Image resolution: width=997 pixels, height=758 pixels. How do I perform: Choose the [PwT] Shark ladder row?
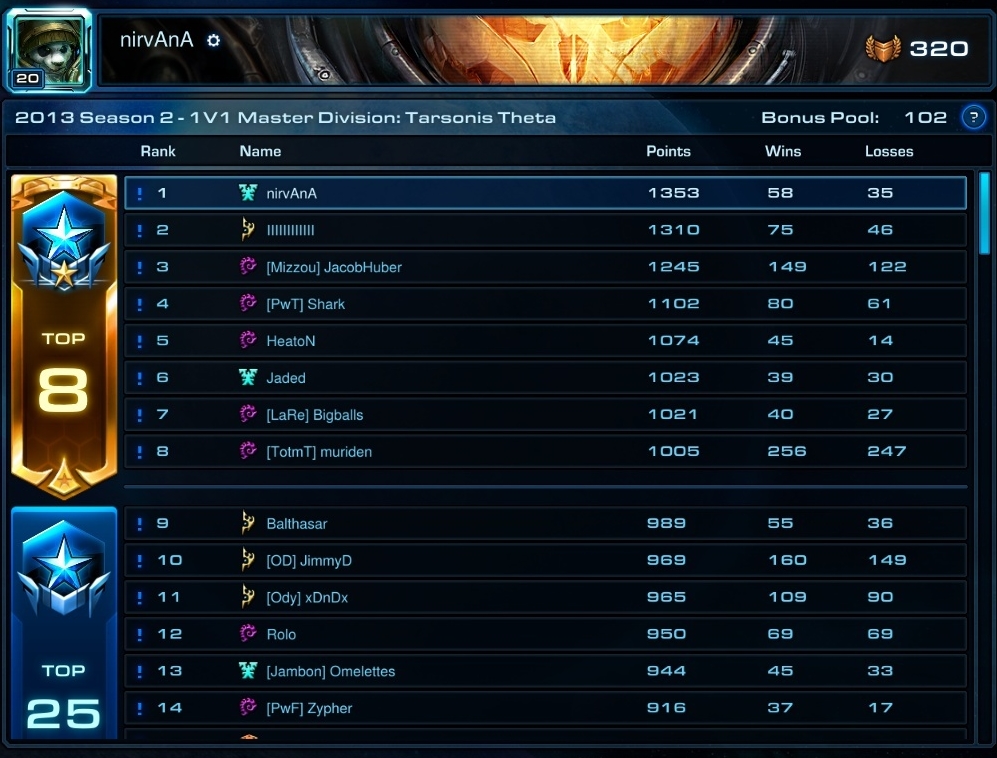[x=545, y=304]
